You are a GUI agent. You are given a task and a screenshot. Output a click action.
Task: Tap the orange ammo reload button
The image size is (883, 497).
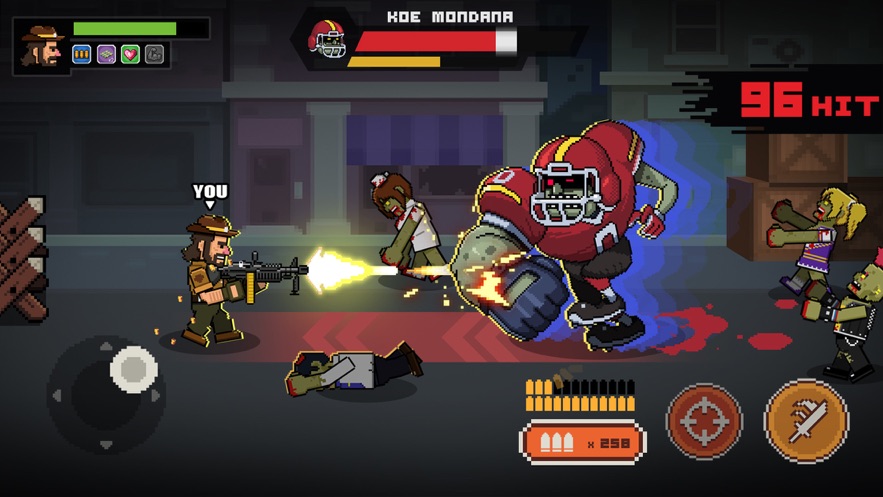click(x=582, y=443)
